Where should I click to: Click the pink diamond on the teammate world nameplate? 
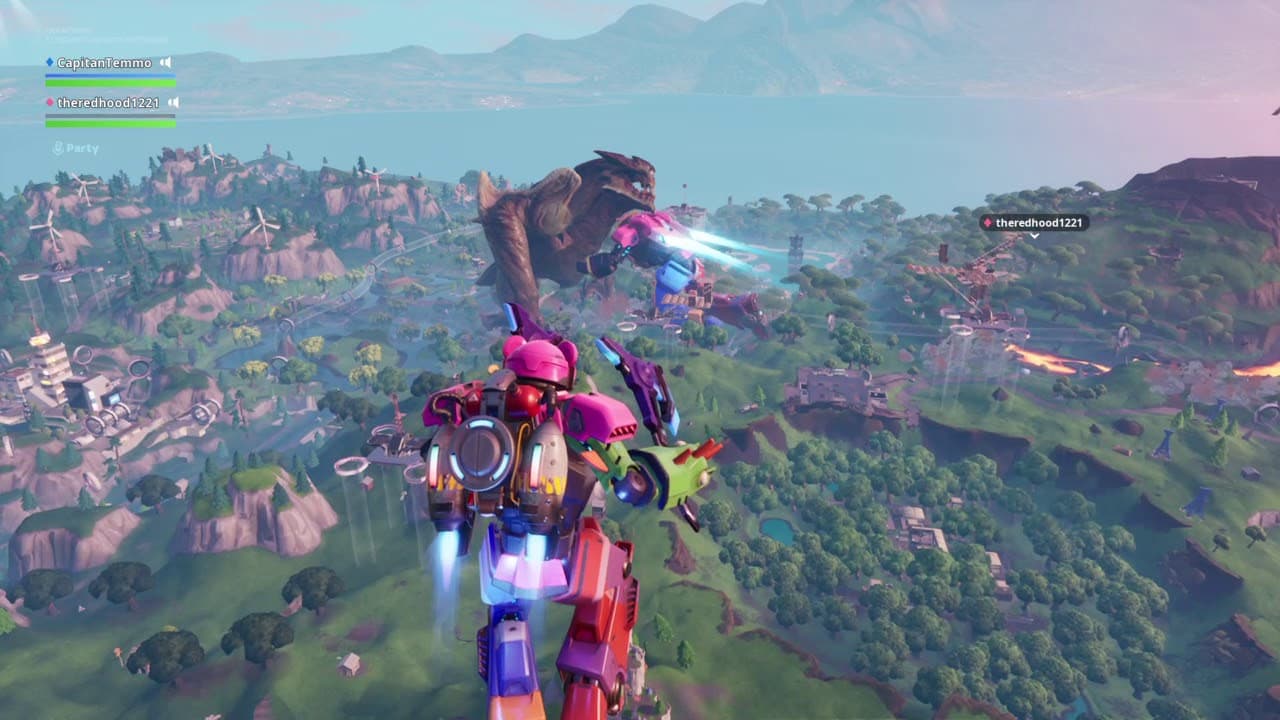pyautogui.click(x=988, y=222)
